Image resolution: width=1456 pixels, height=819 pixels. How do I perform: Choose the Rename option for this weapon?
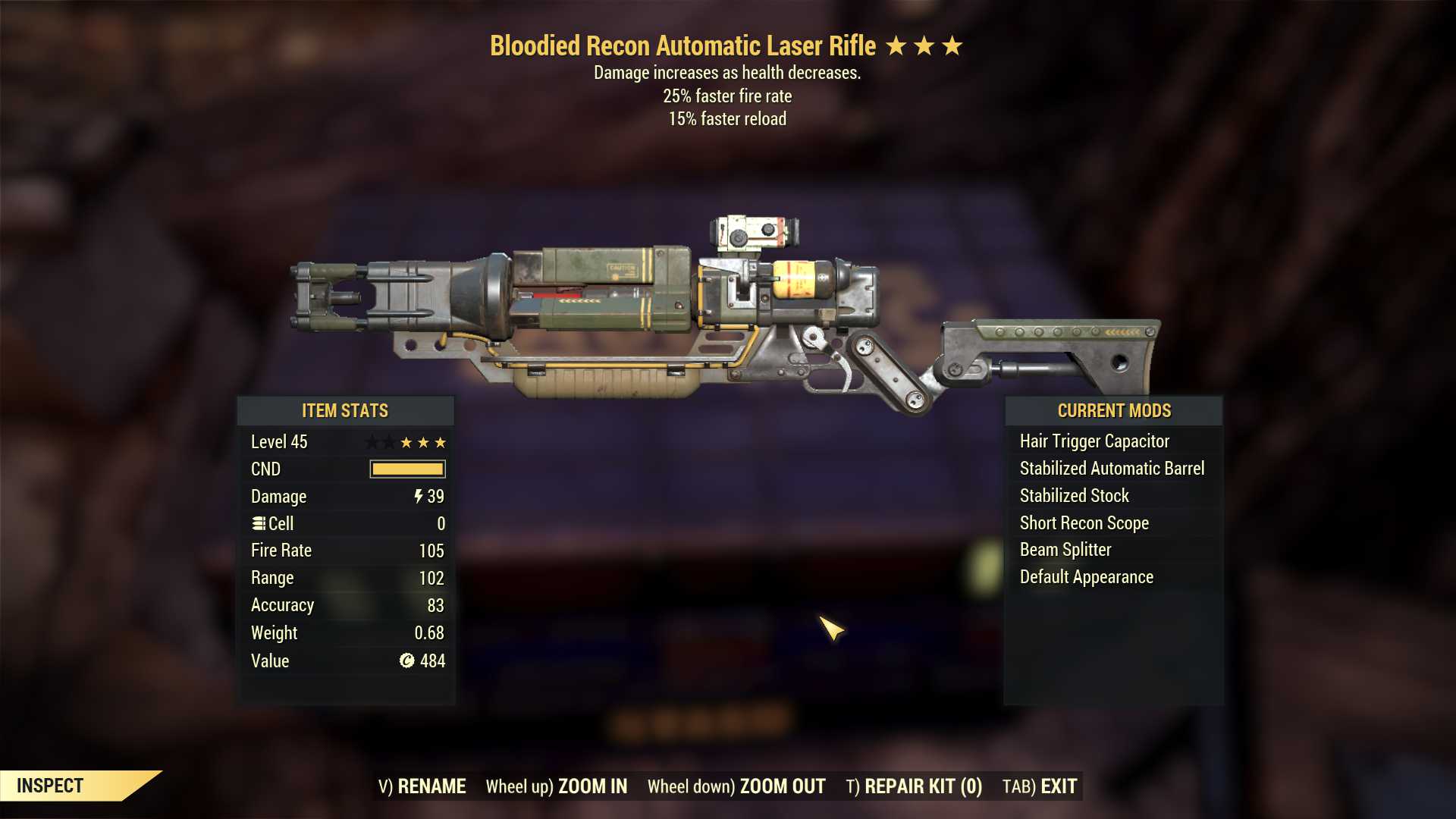click(x=422, y=786)
